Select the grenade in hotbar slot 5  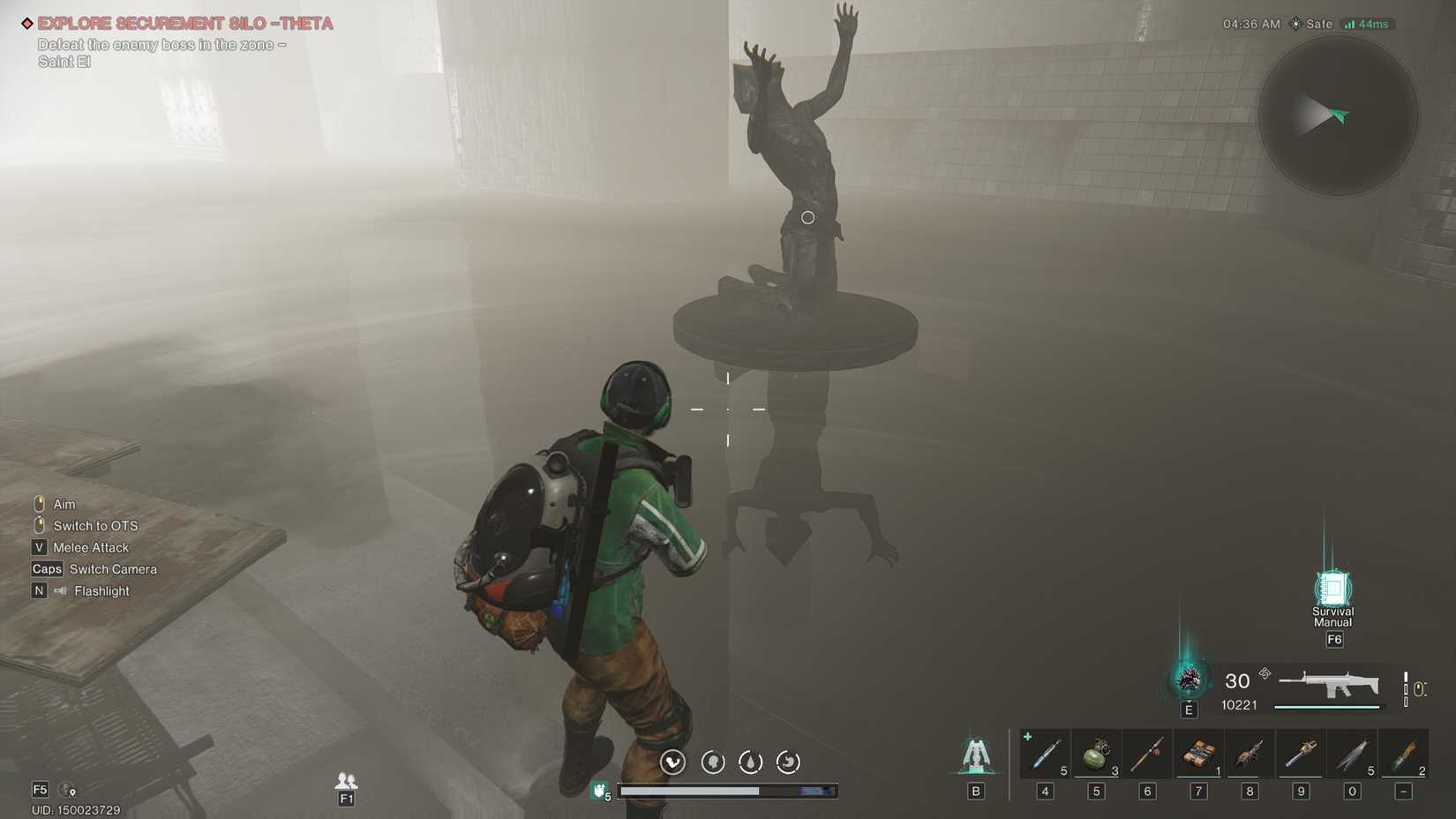(1097, 753)
